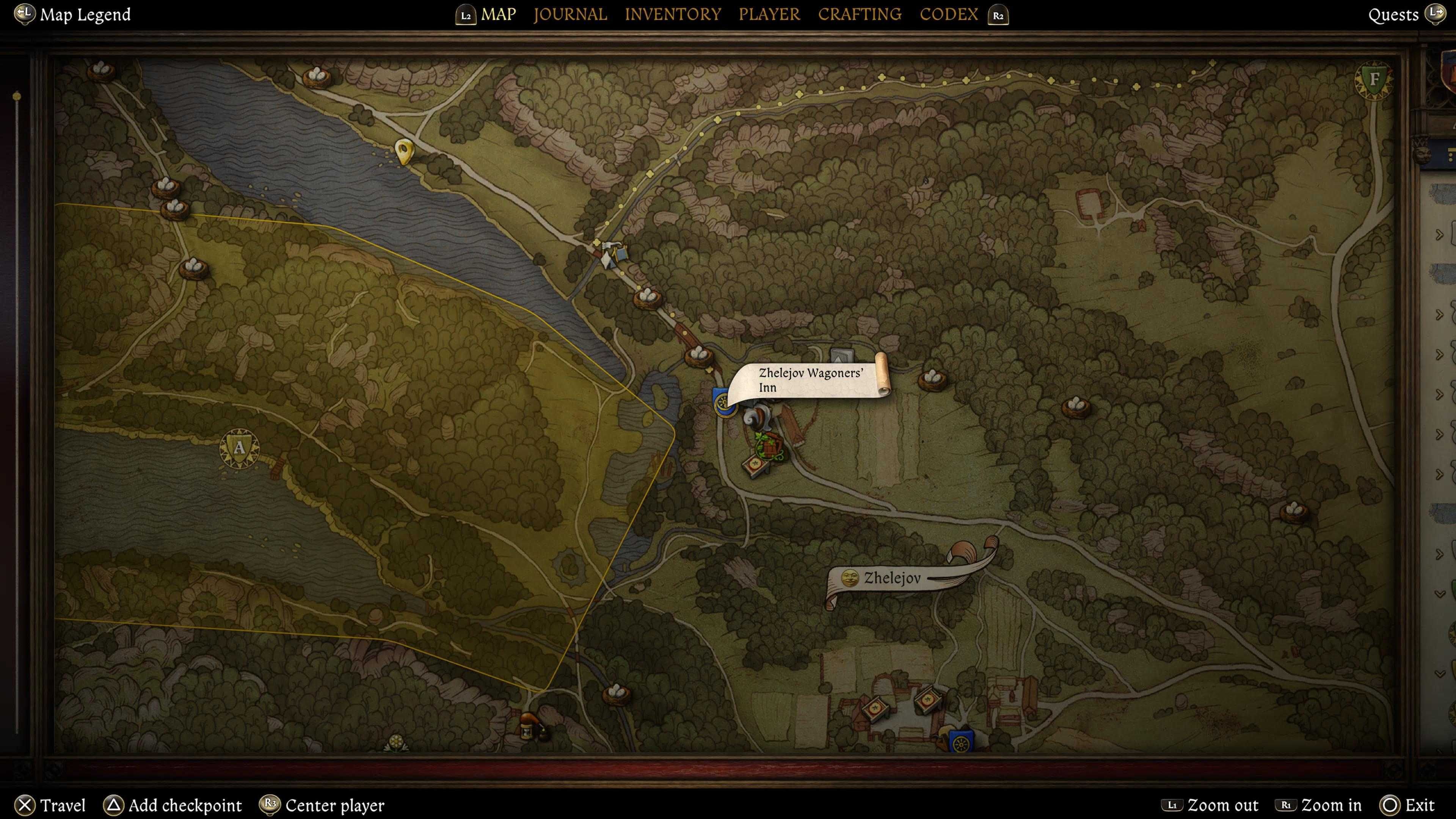Screen dimensions: 1456x819
Task: Show the Codex tab
Action: (948, 14)
